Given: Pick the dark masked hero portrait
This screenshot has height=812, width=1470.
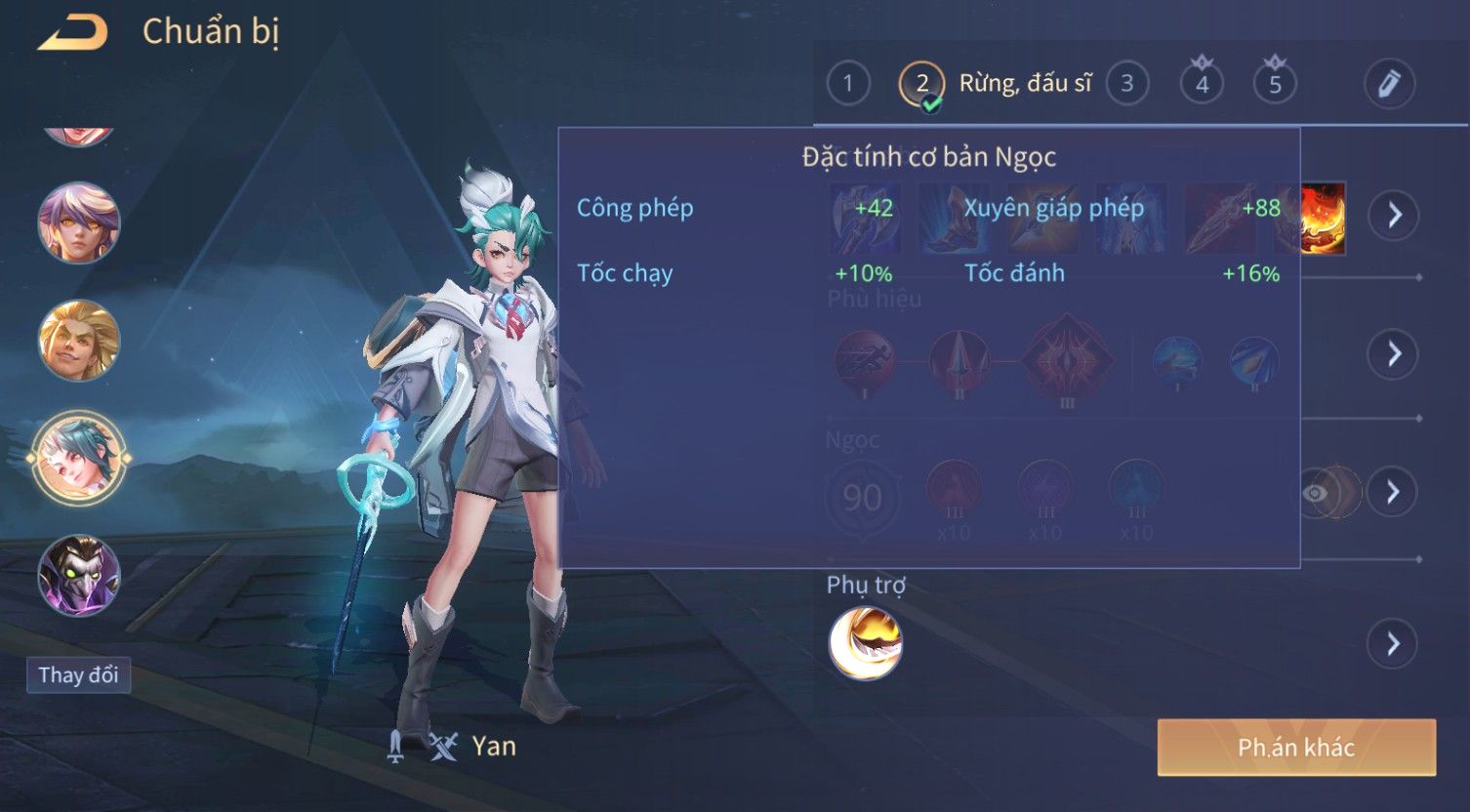Looking at the screenshot, I should pos(79,575).
